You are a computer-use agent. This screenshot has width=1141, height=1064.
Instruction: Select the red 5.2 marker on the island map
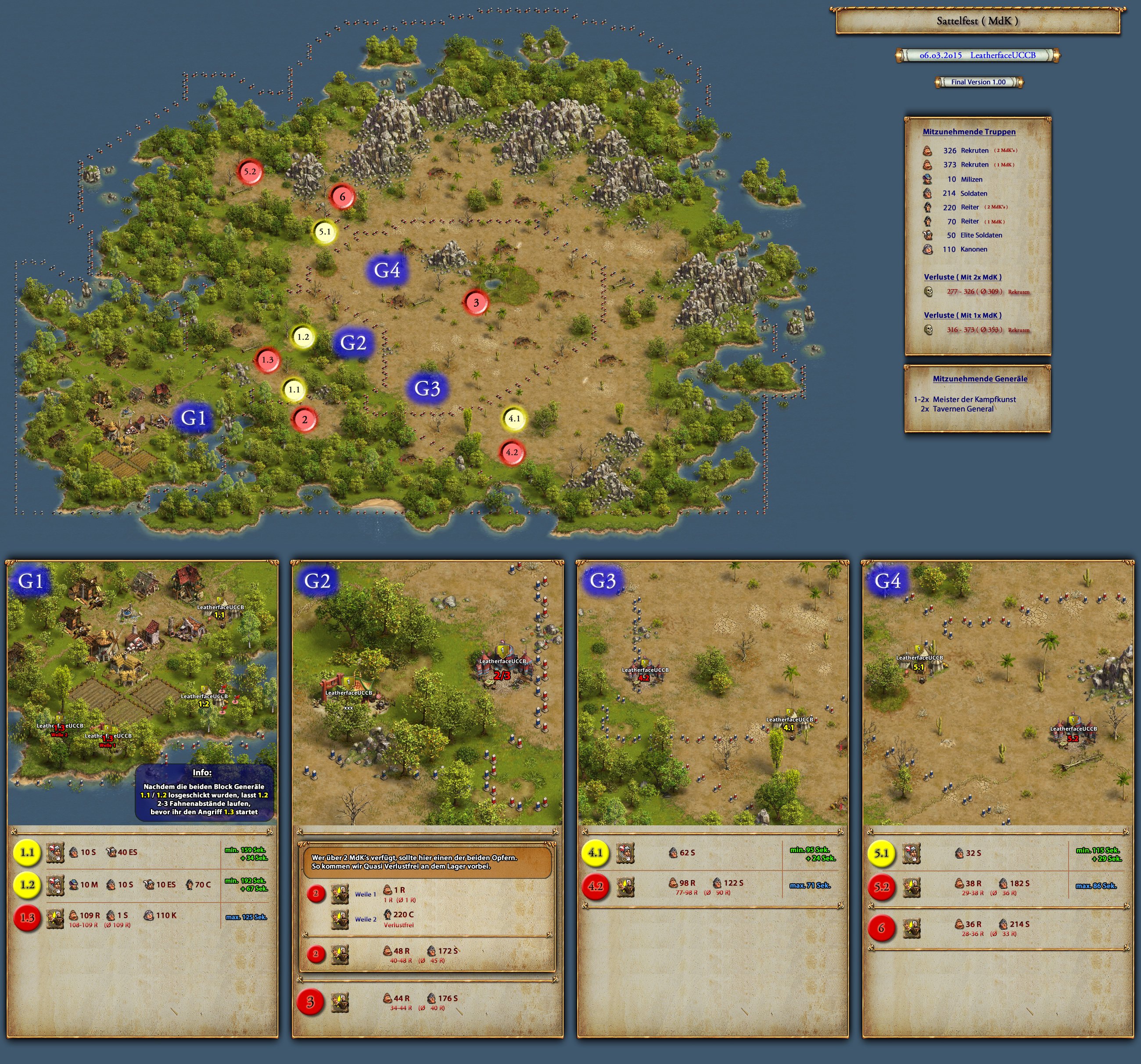coord(250,171)
